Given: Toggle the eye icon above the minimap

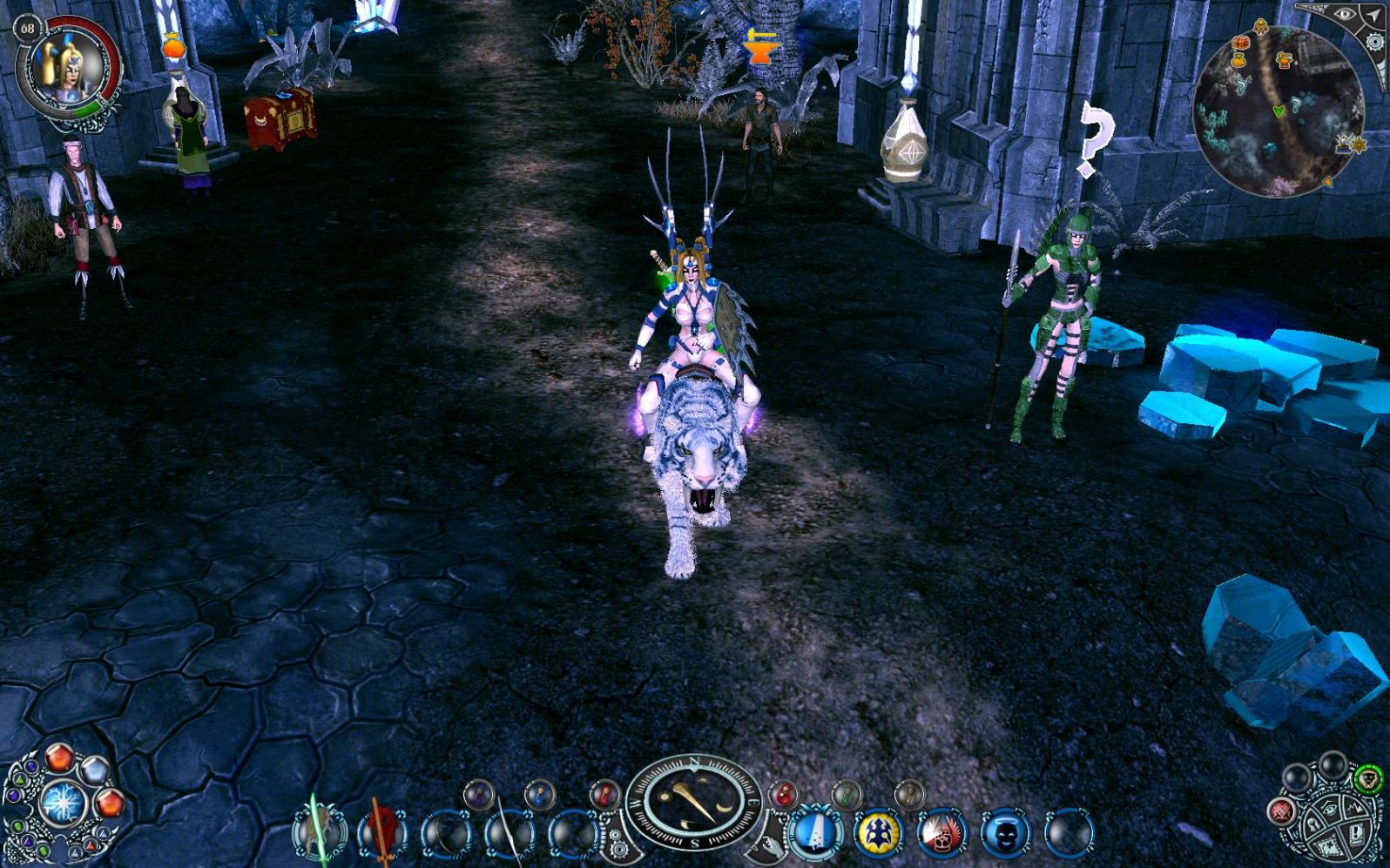Looking at the screenshot, I should (1345, 15).
